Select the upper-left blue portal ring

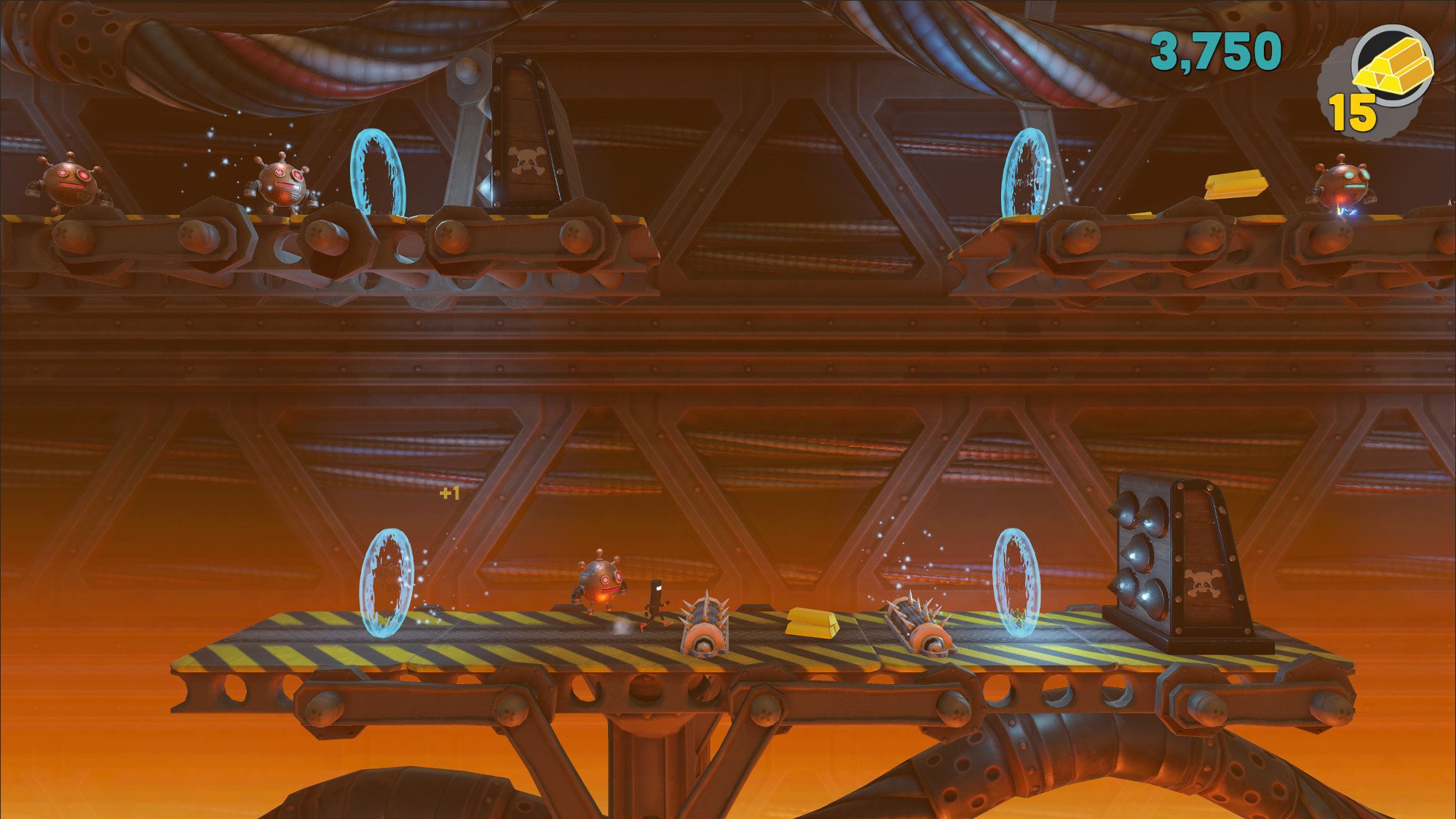tap(379, 175)
